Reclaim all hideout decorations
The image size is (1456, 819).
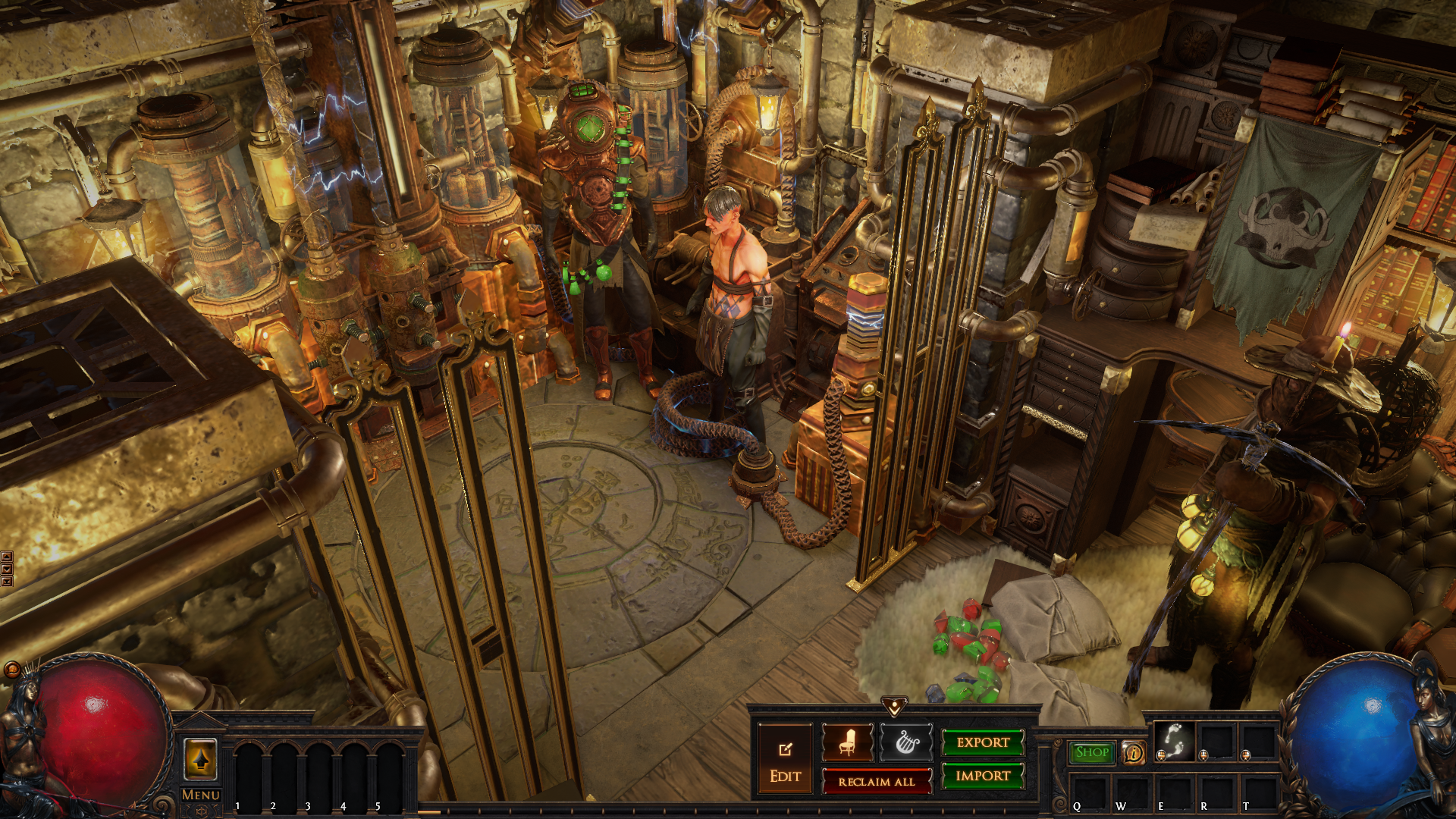click(x=877, y=781)
